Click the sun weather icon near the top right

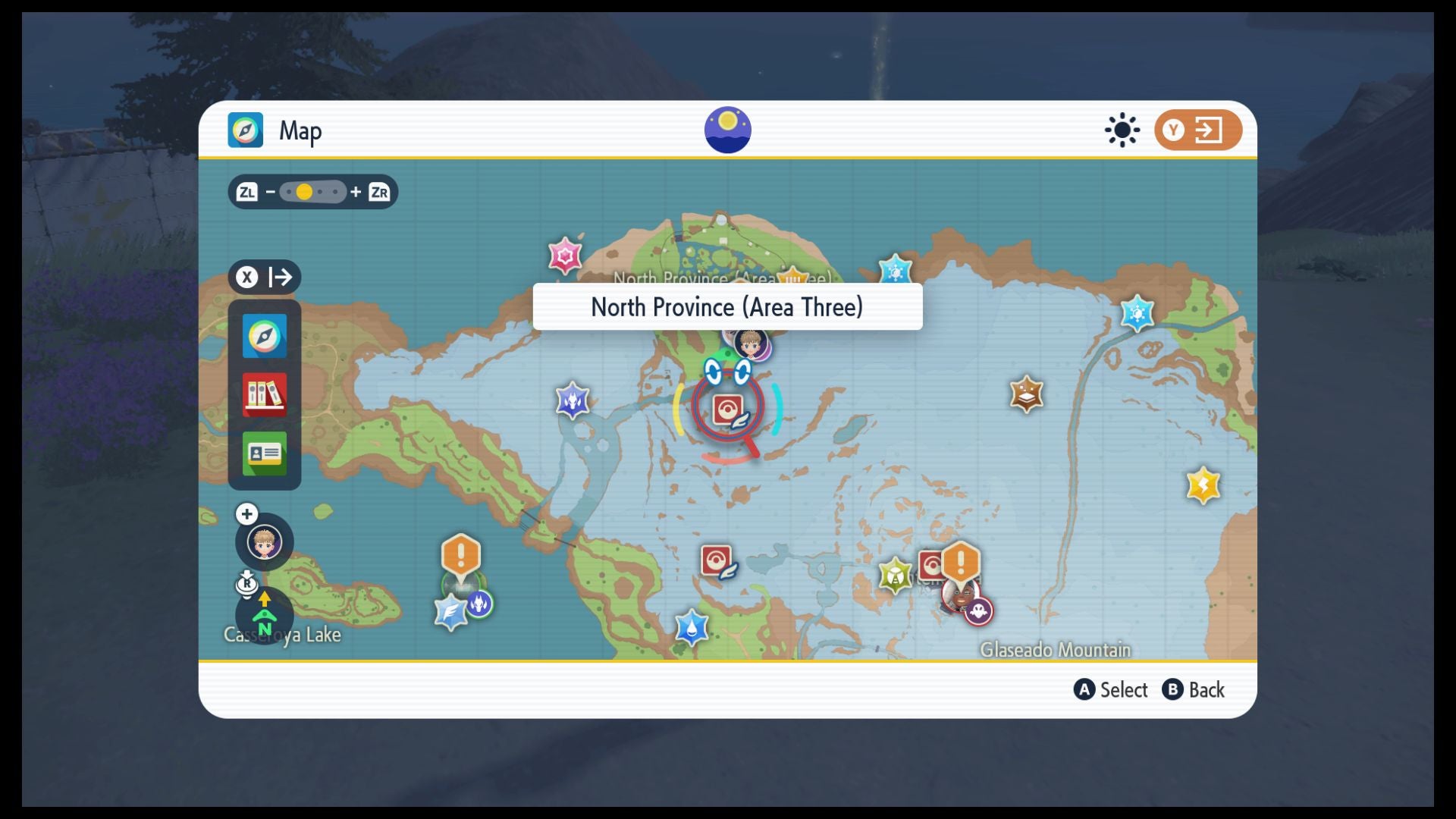coord(1122,130)
